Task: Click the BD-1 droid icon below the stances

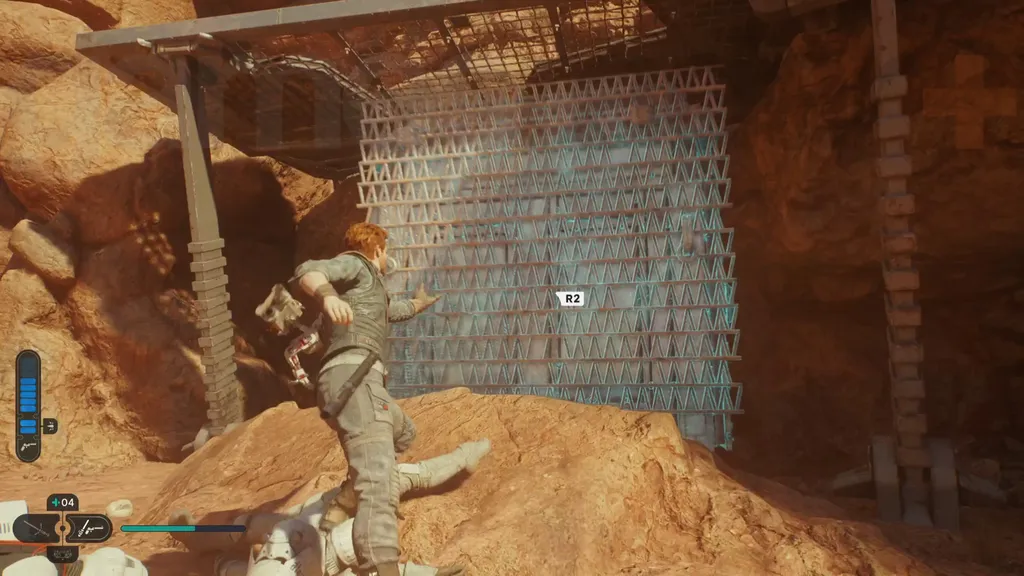Action: click(62, 552)
